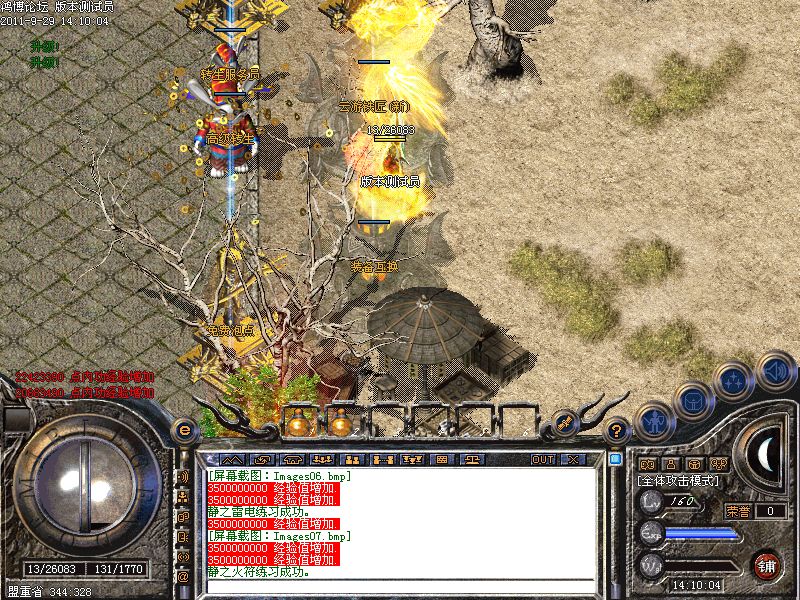Click the OUT button above chat

point(543,460)
